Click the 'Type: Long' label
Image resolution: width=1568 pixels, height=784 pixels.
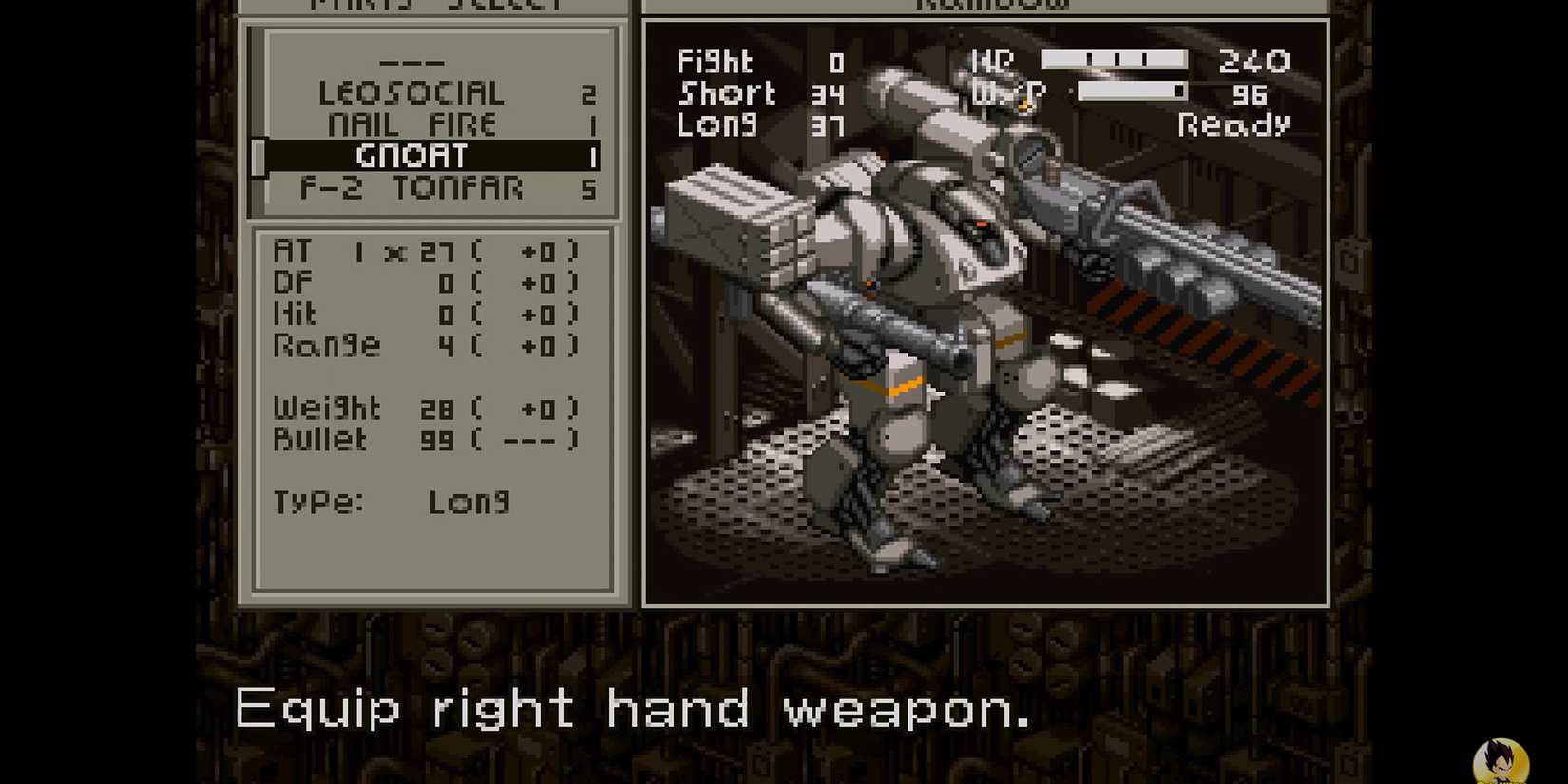pyautogui.click(x=394, y=502)
